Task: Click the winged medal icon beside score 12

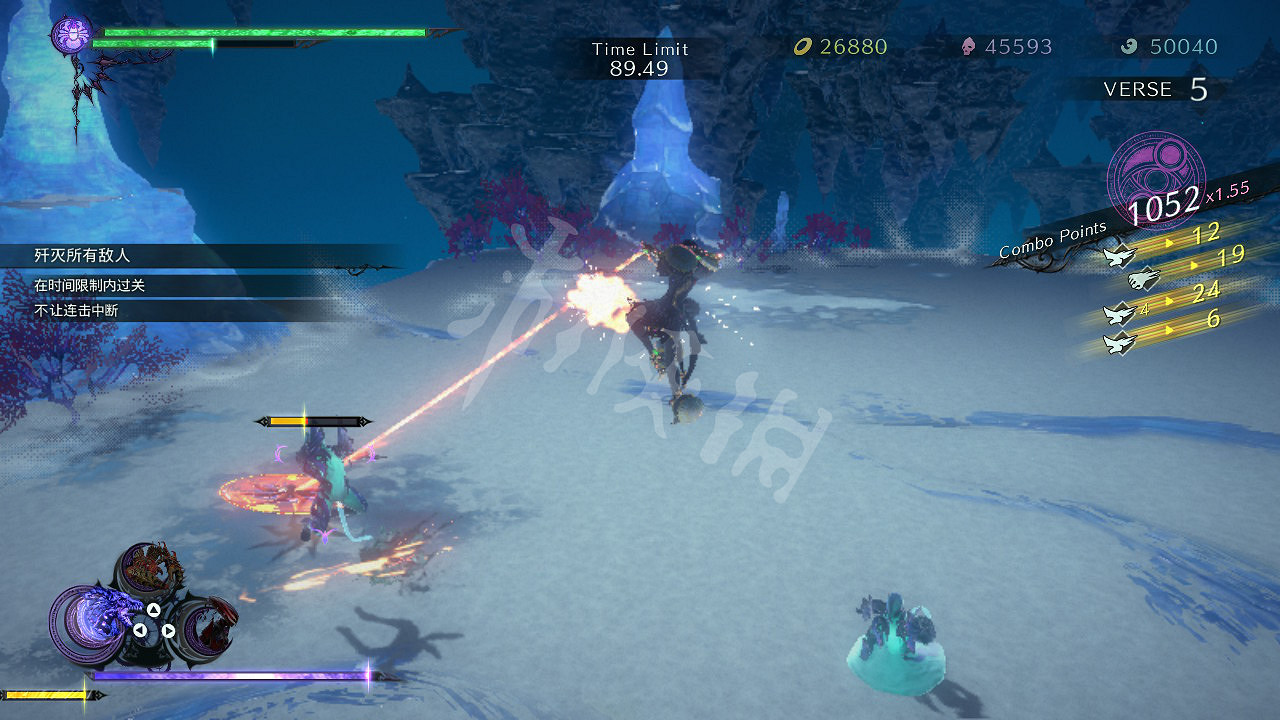Action: point(1119,256)
